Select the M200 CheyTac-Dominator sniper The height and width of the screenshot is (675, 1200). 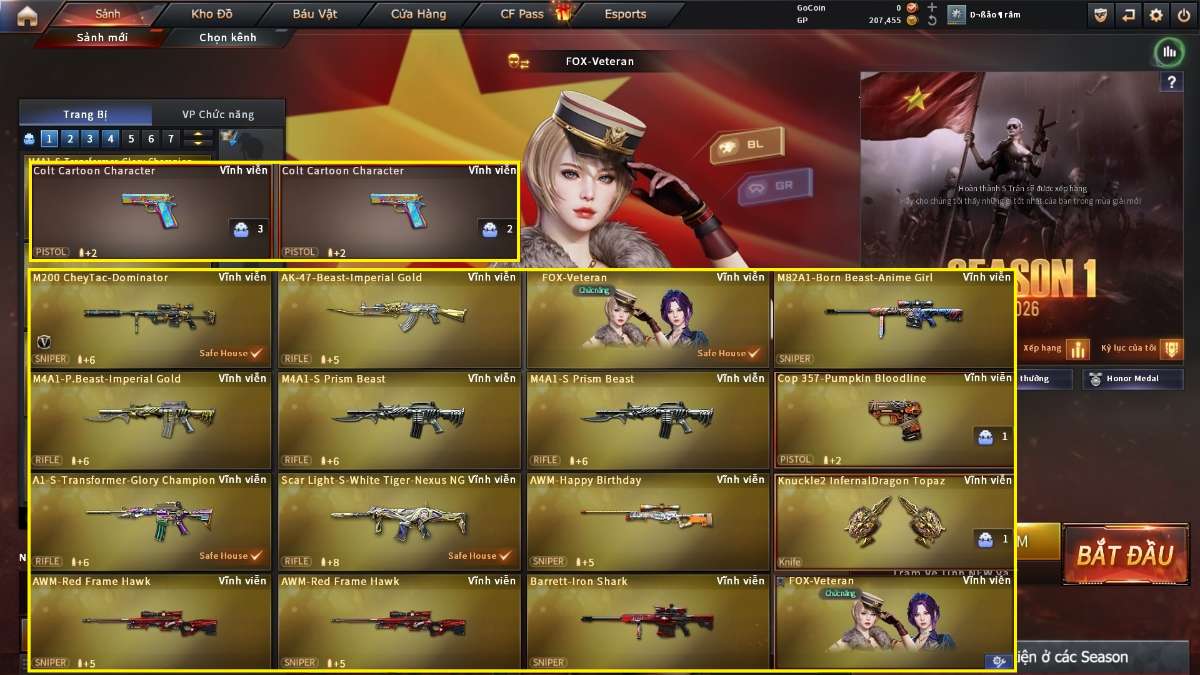[150, 318]
